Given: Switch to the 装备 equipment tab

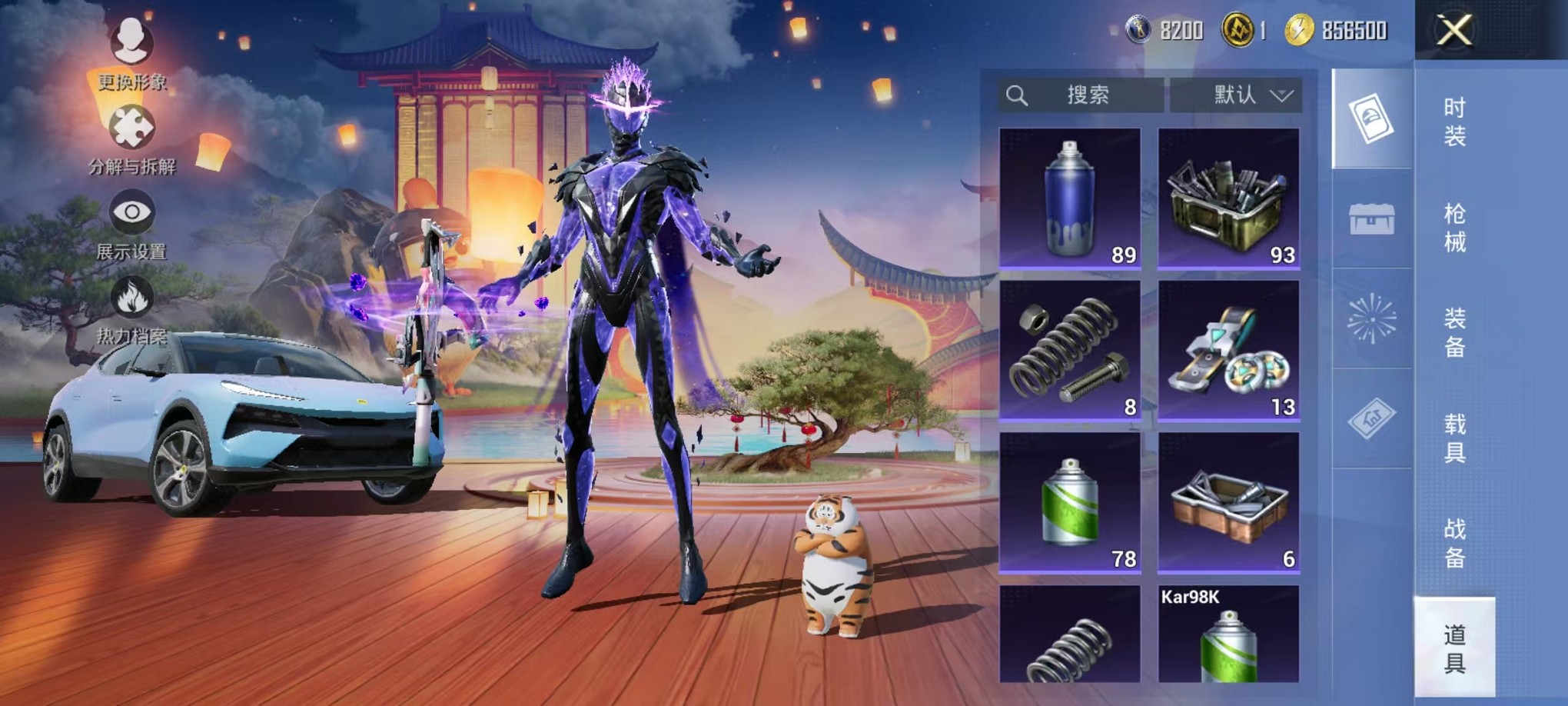Looking at the screenshot, I should [x=1454, y=332].
